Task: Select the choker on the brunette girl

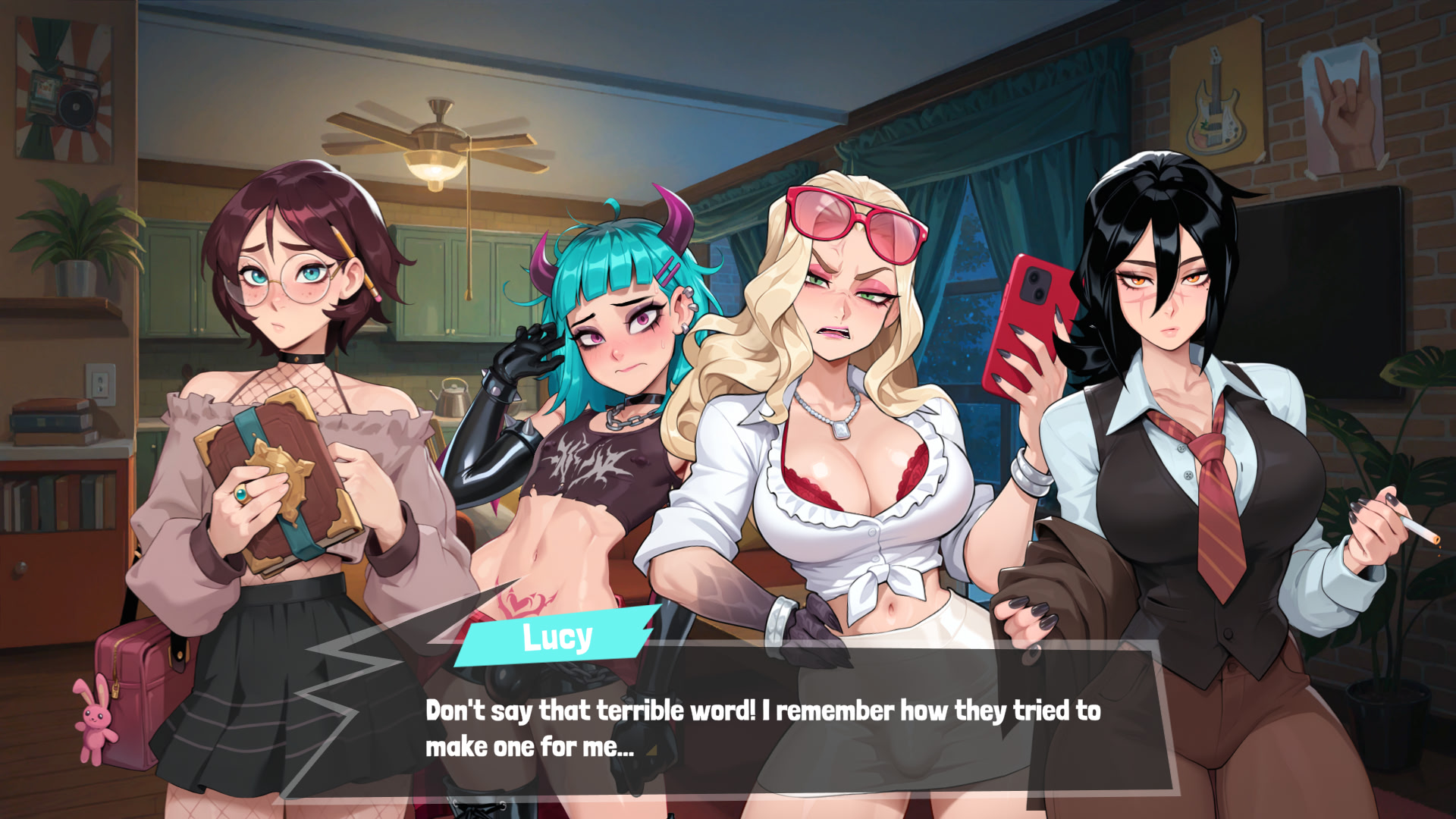Action: [296, 356]
